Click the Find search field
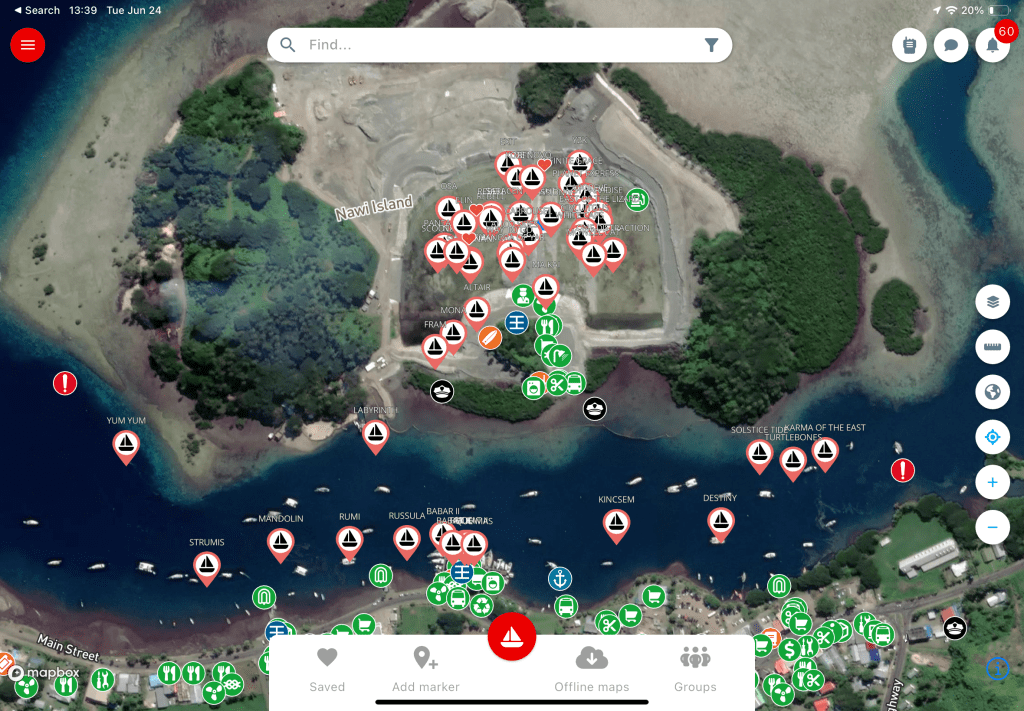 pyautogui.click(x=490, y=45)
